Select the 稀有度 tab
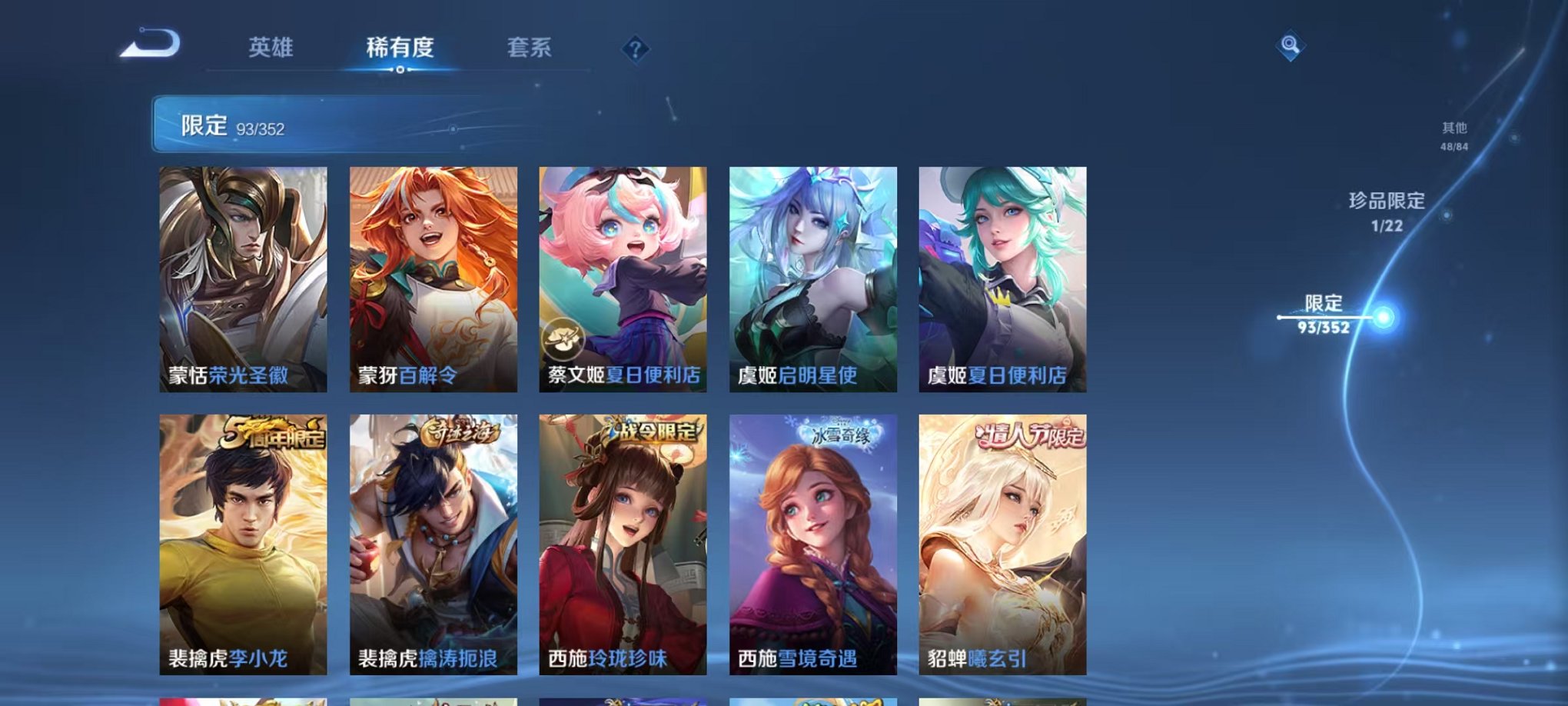This screenshot has width=1568, height=706. point(399,48)
